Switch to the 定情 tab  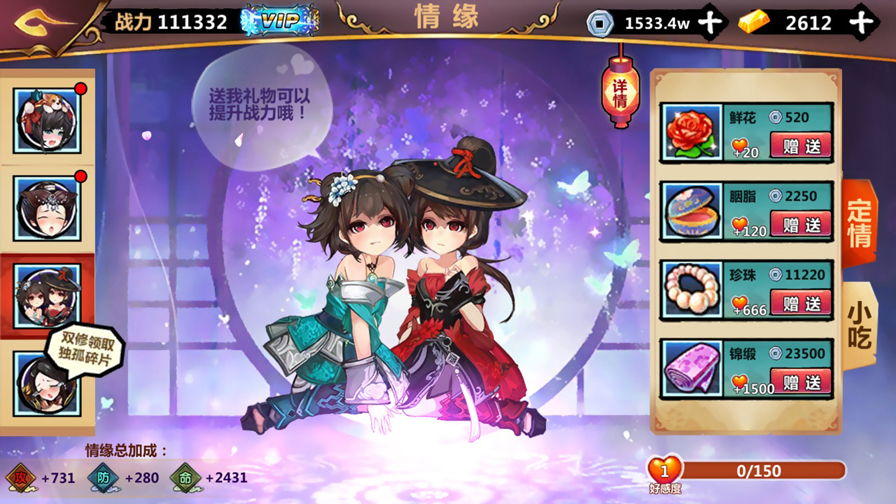pos(859,223)
